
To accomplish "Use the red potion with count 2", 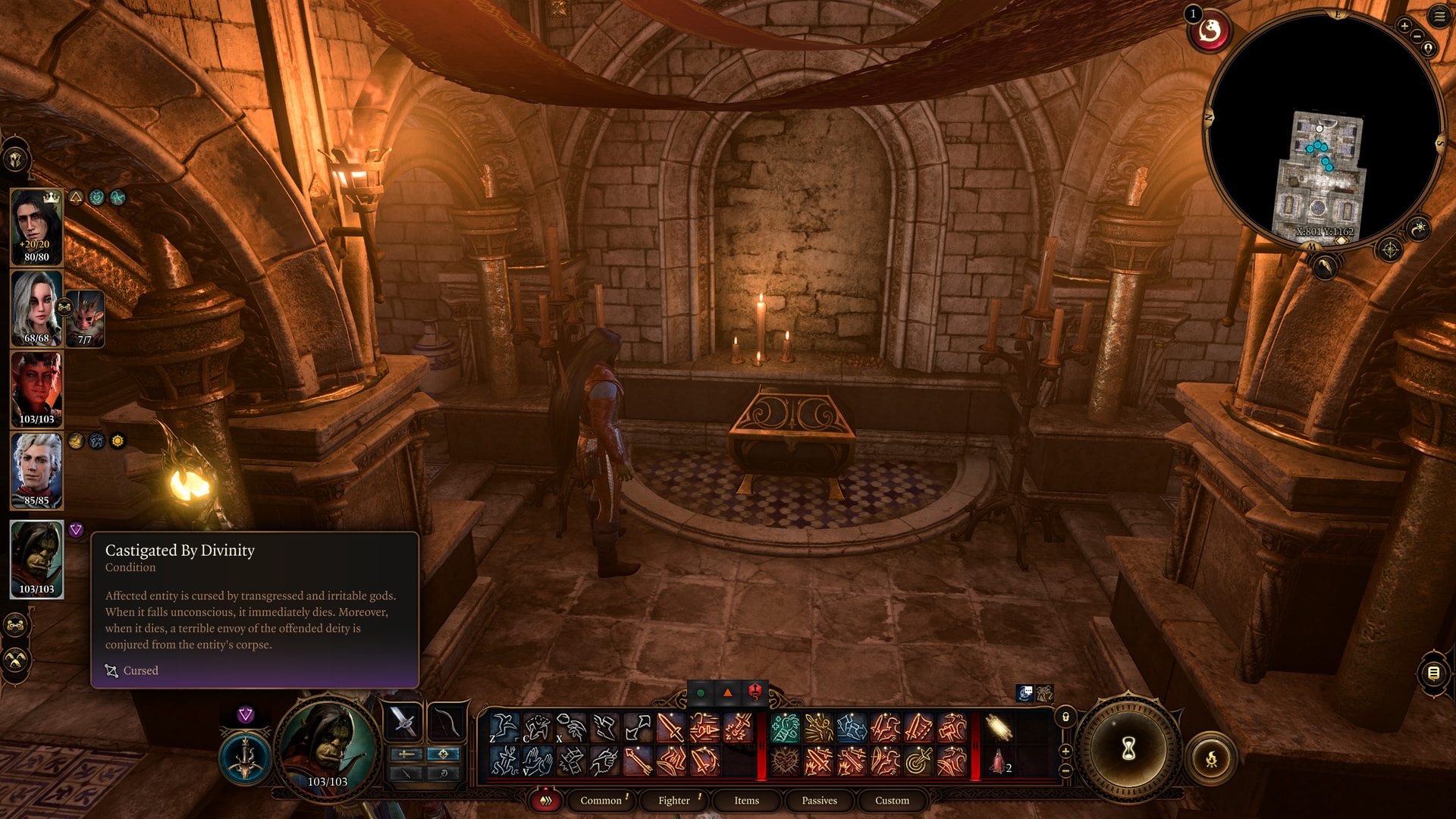I will (999, 761).
